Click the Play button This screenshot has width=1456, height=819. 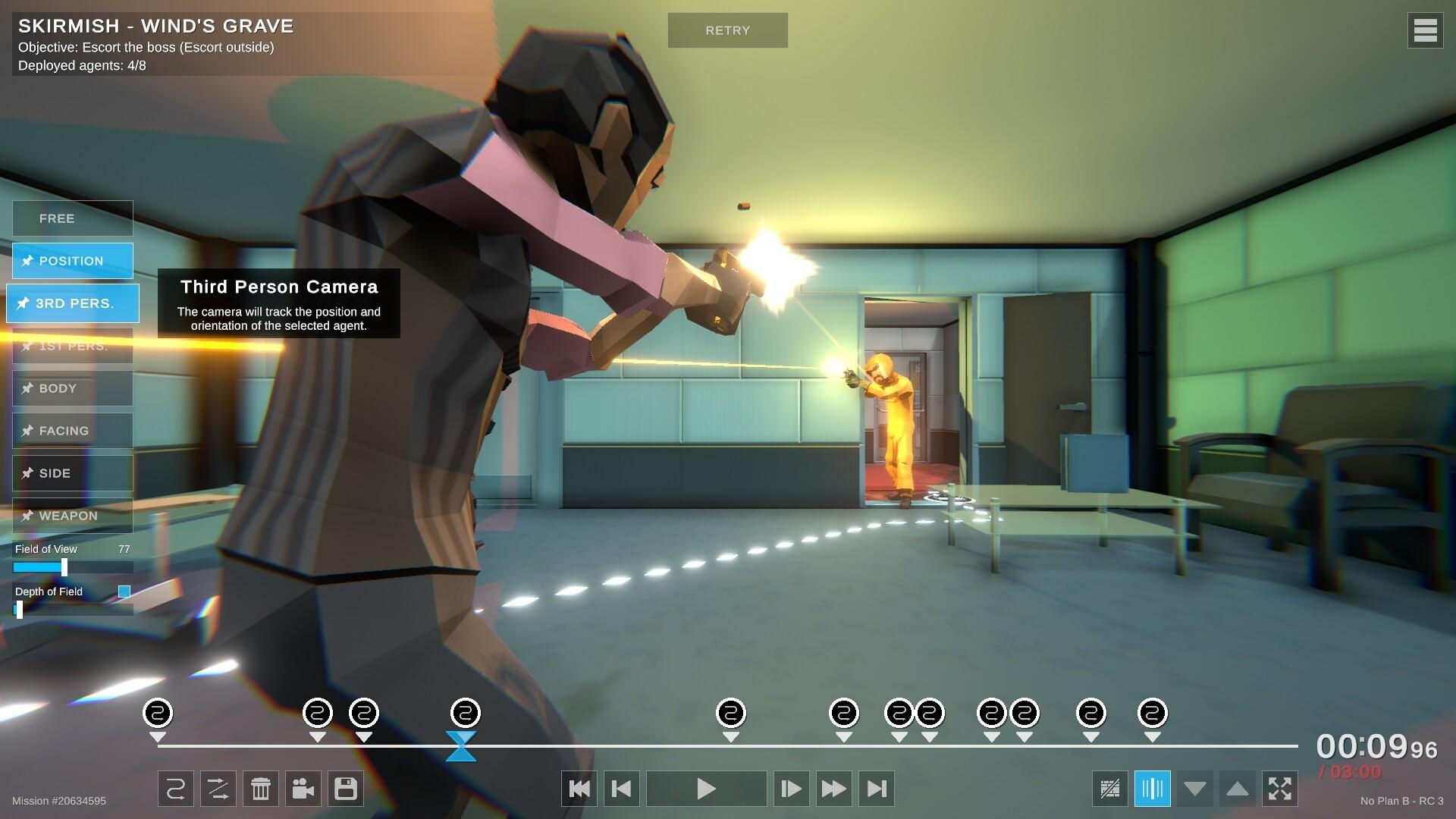click(705, 789)
